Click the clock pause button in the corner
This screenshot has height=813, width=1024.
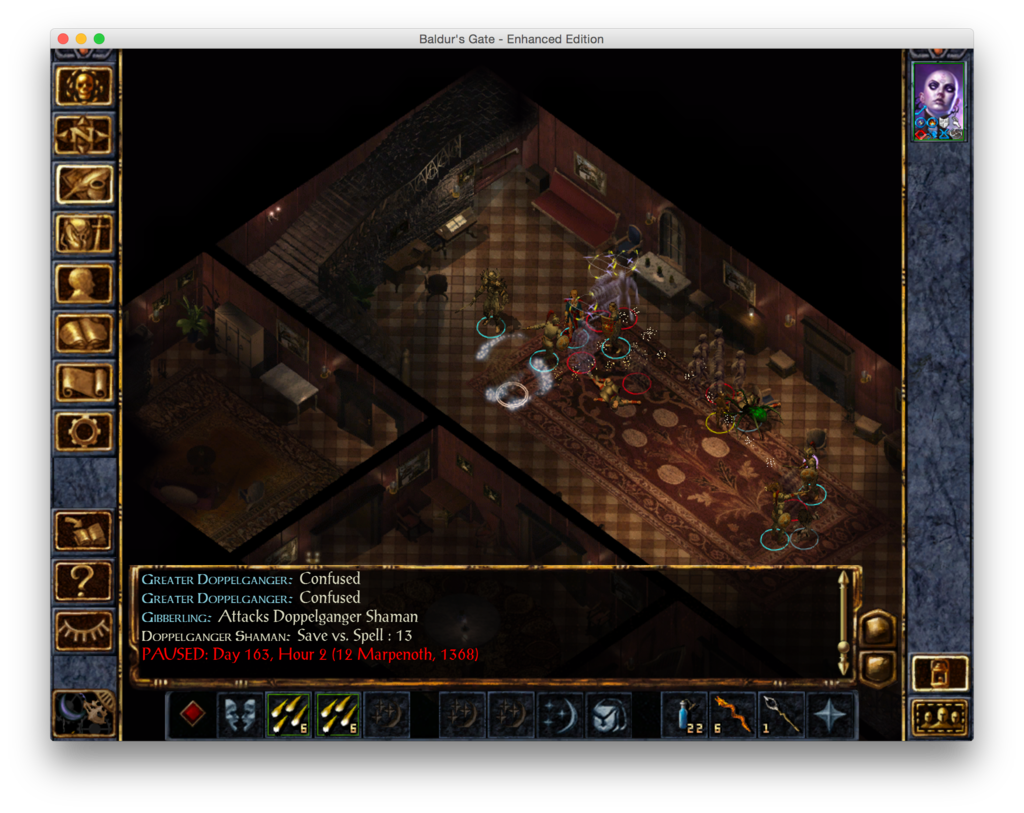84,712
